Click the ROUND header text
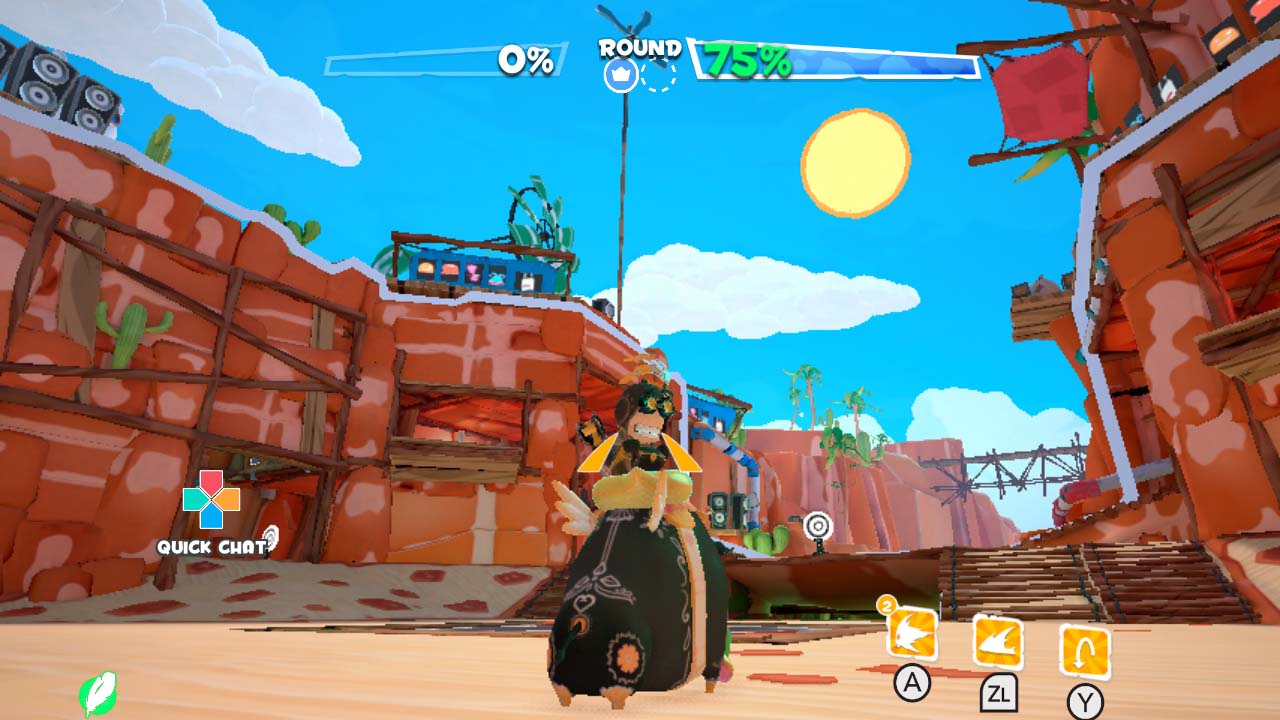Viewport: 1280px width, 720px height. (640, 46)
